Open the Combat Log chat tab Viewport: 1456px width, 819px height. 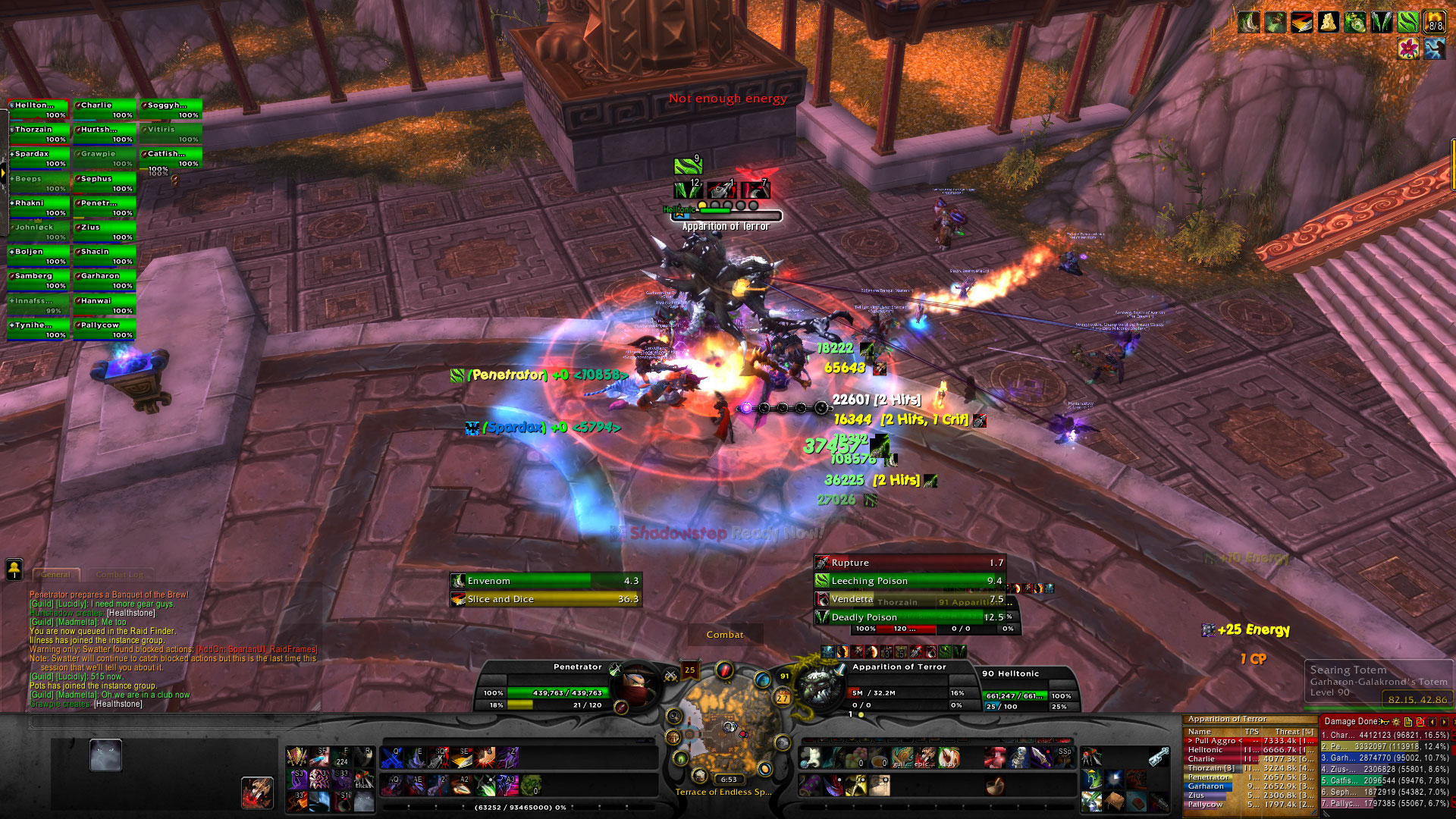click(120, 575)
